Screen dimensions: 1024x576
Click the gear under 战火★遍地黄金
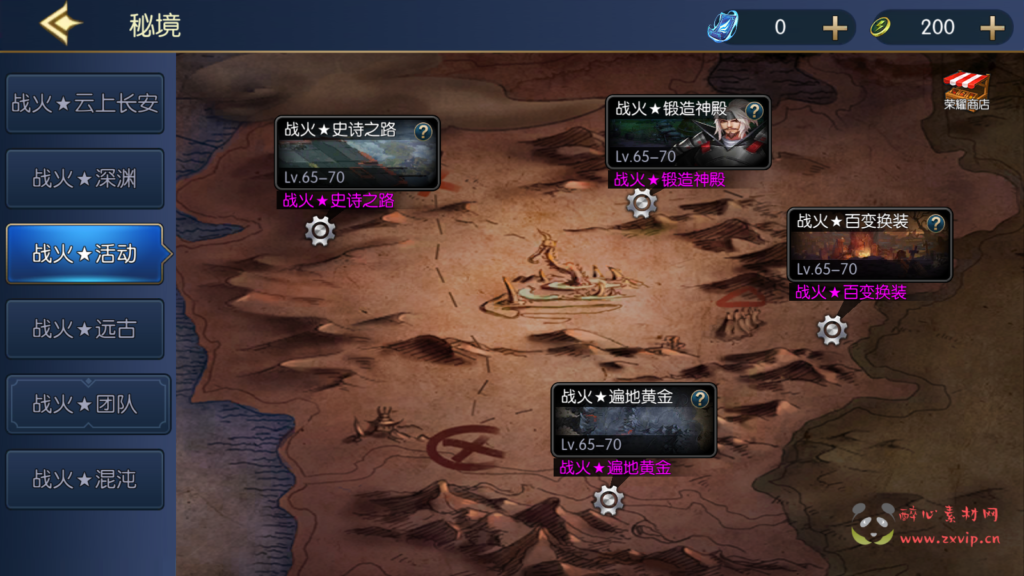pos(608,499)
